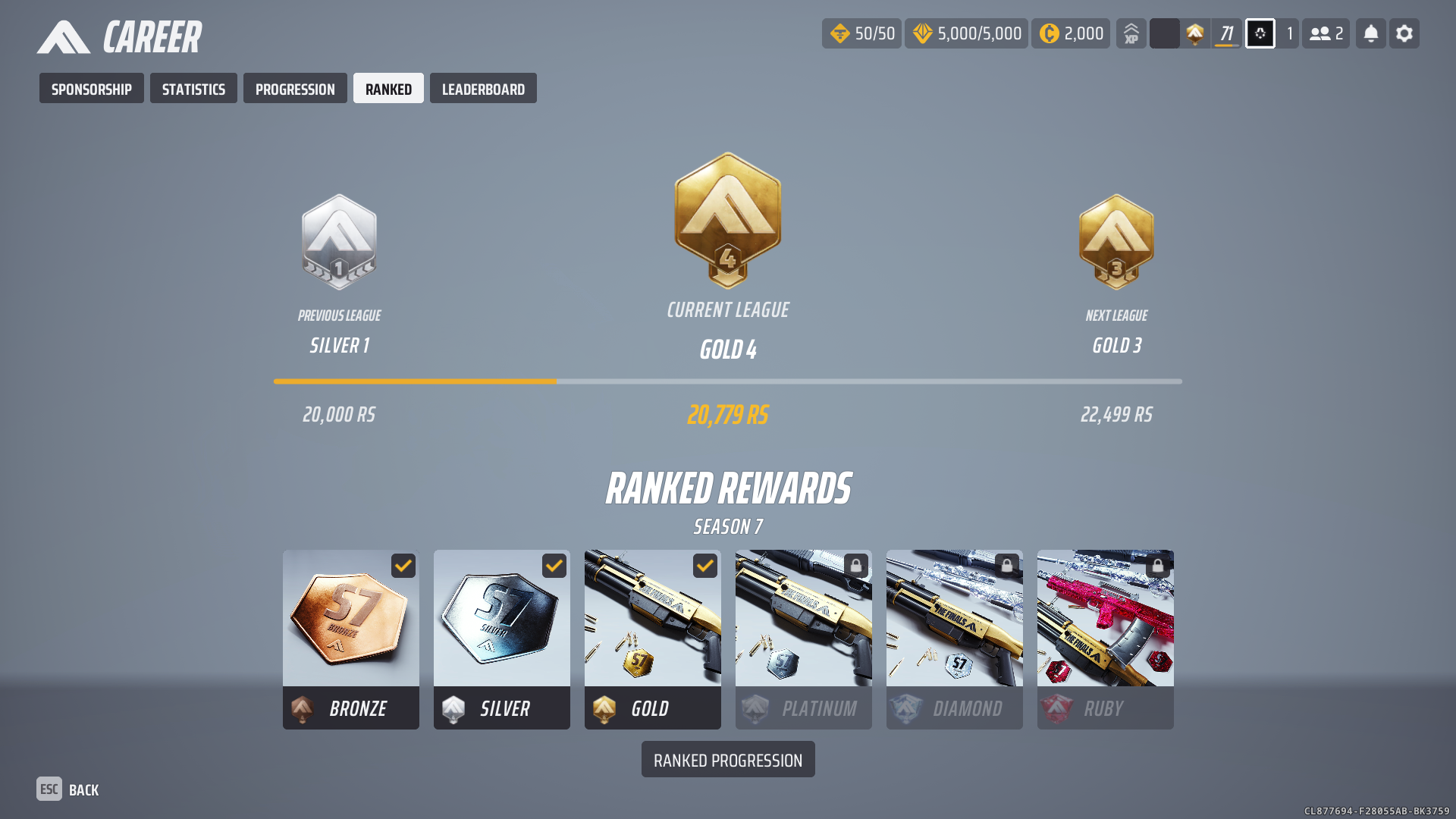Switch to the Statistics tab
This screenshot has width=1456, height=819.
pos(193,89)
